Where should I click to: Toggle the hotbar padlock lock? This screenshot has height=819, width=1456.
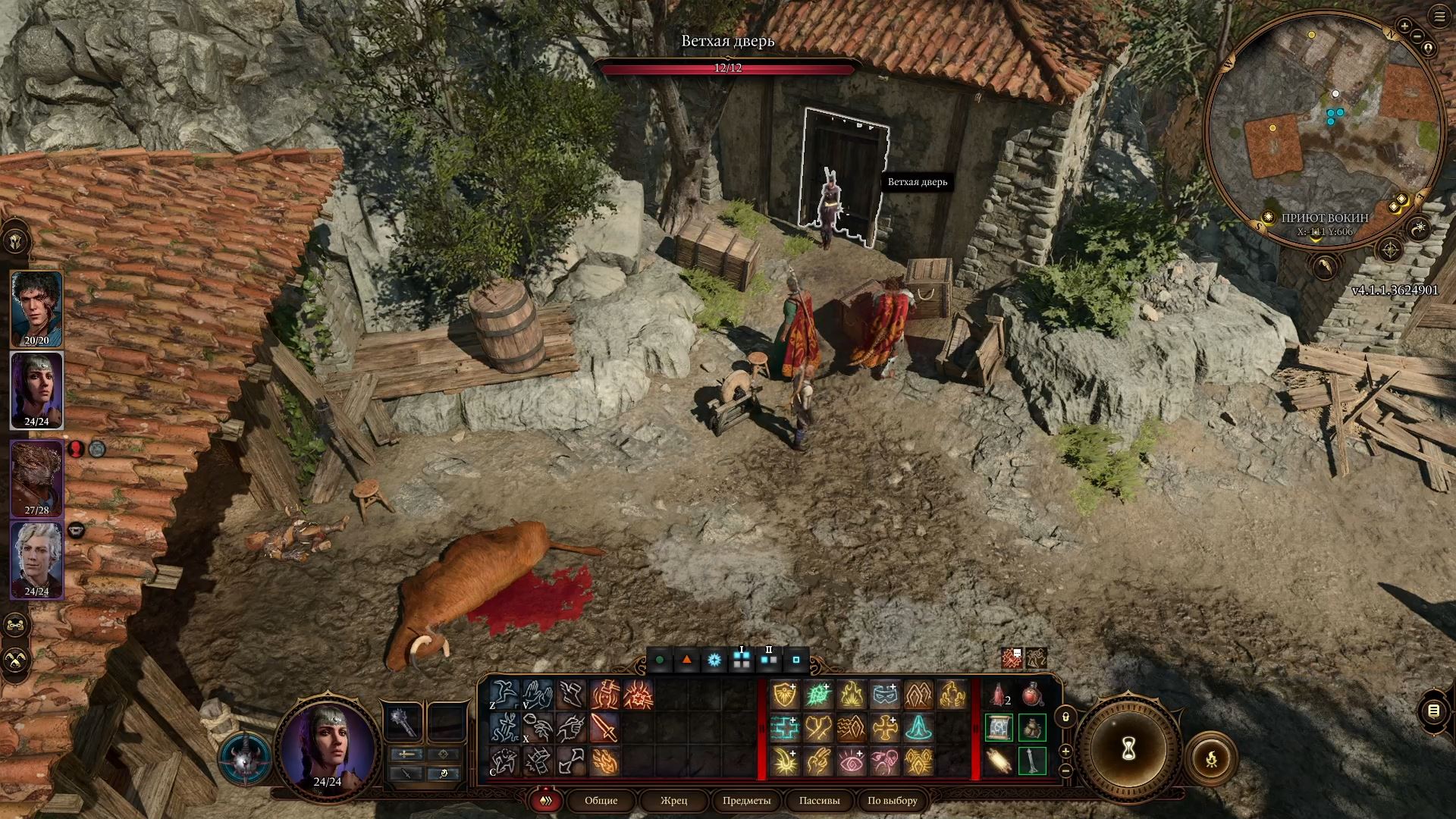tap(1065, 717)
